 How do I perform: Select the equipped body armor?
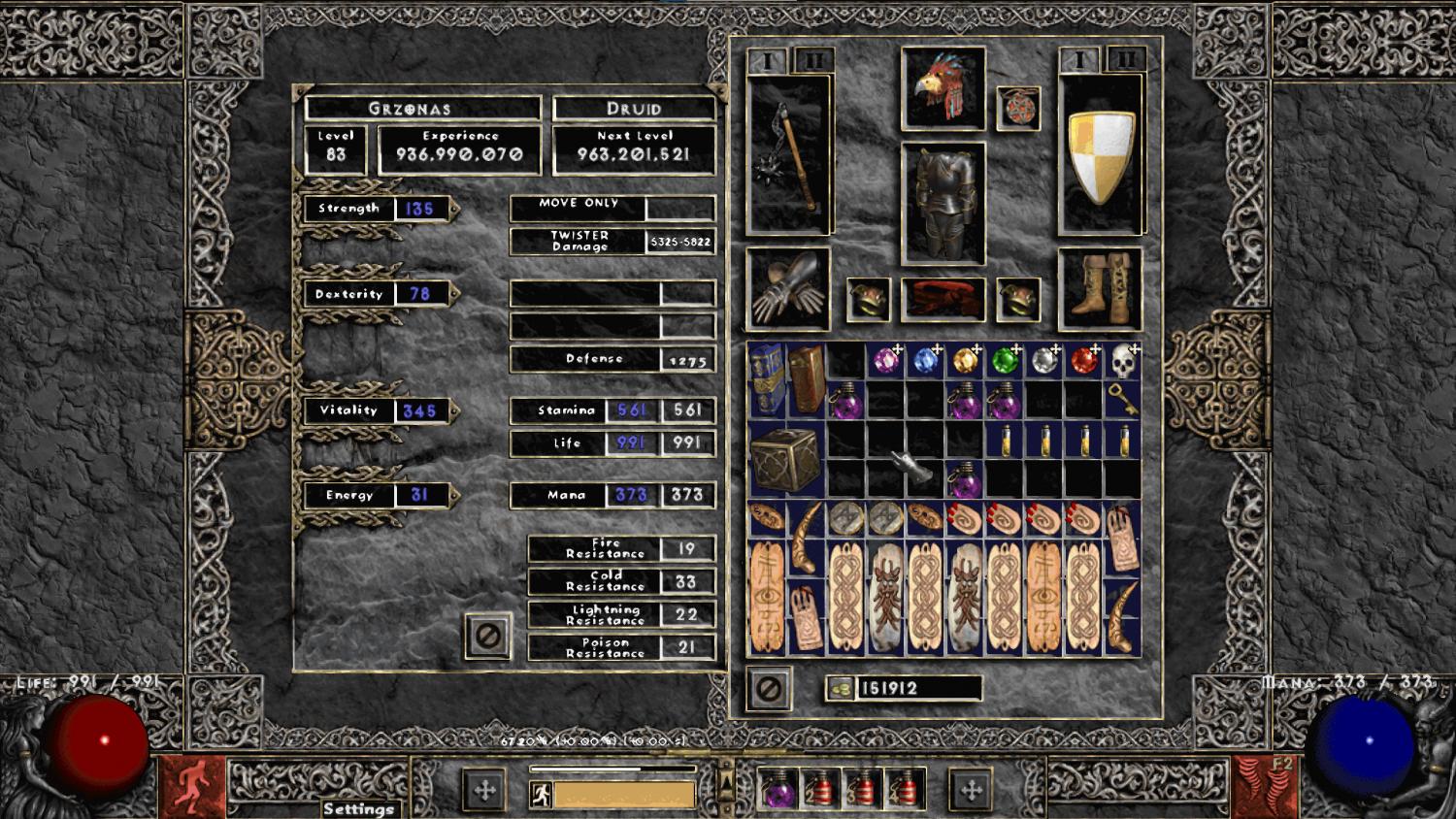943,204
